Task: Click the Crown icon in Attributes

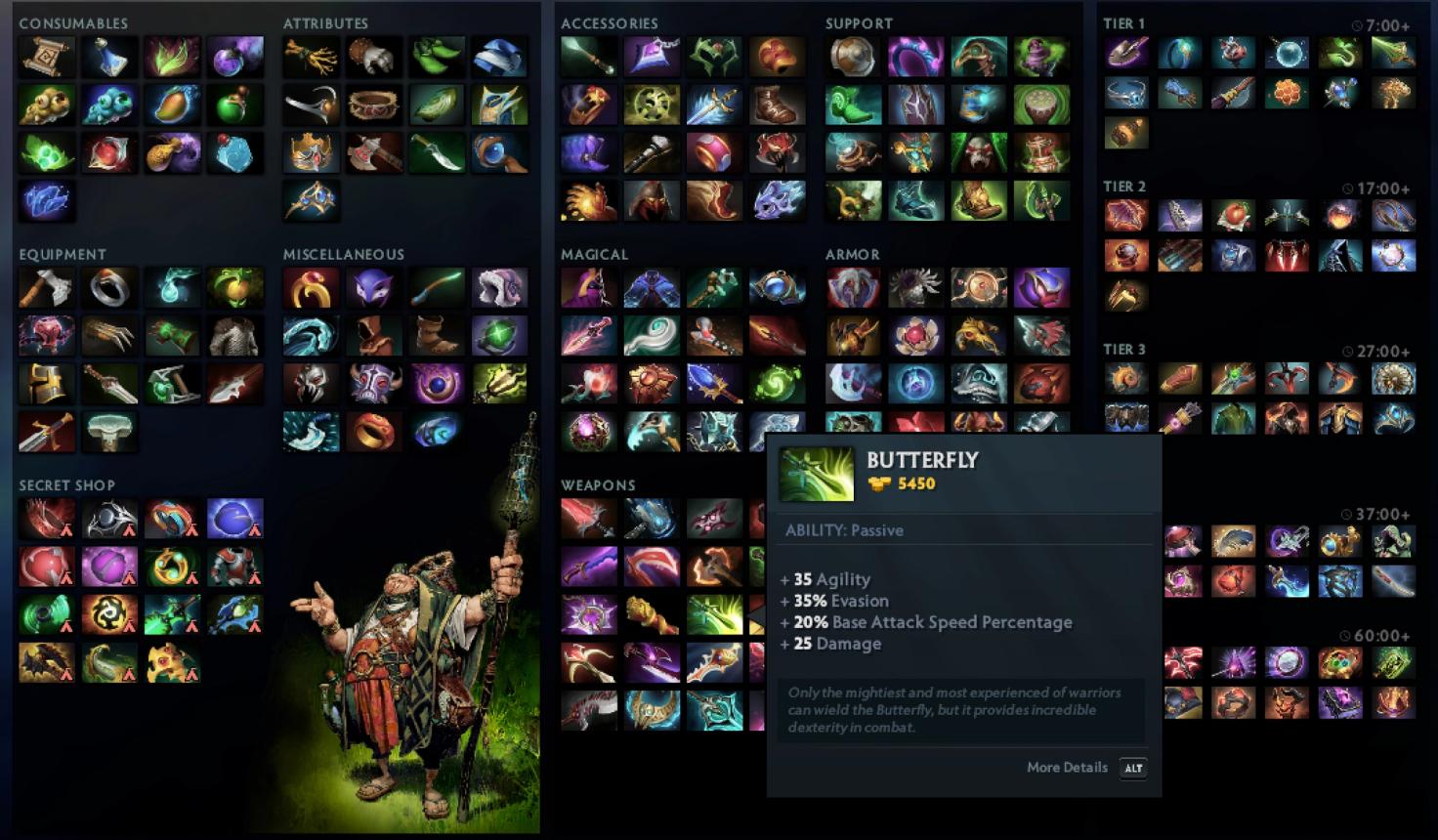Action: point(312,151)
